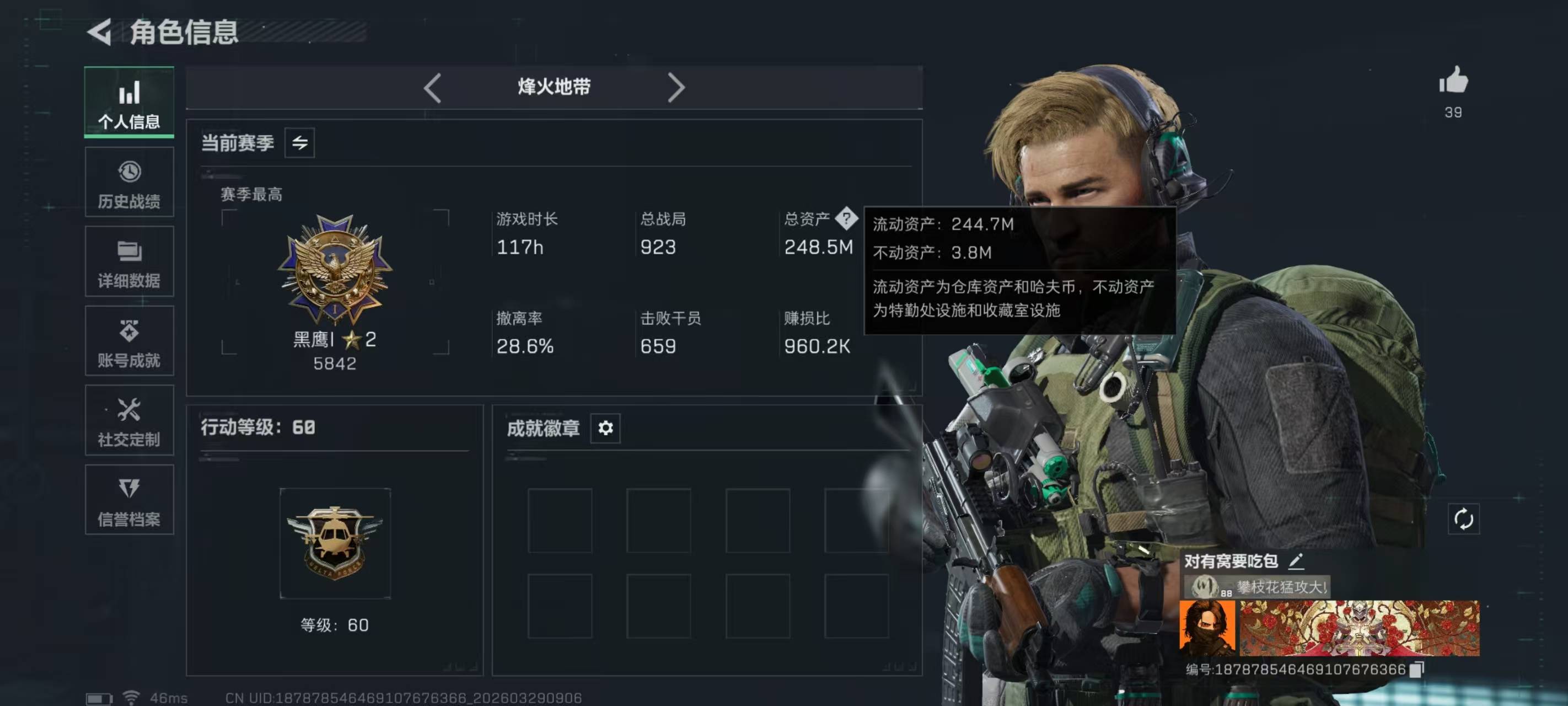
Task: Click the rotate character refresh button
Action: click(x=1463, y=519)
